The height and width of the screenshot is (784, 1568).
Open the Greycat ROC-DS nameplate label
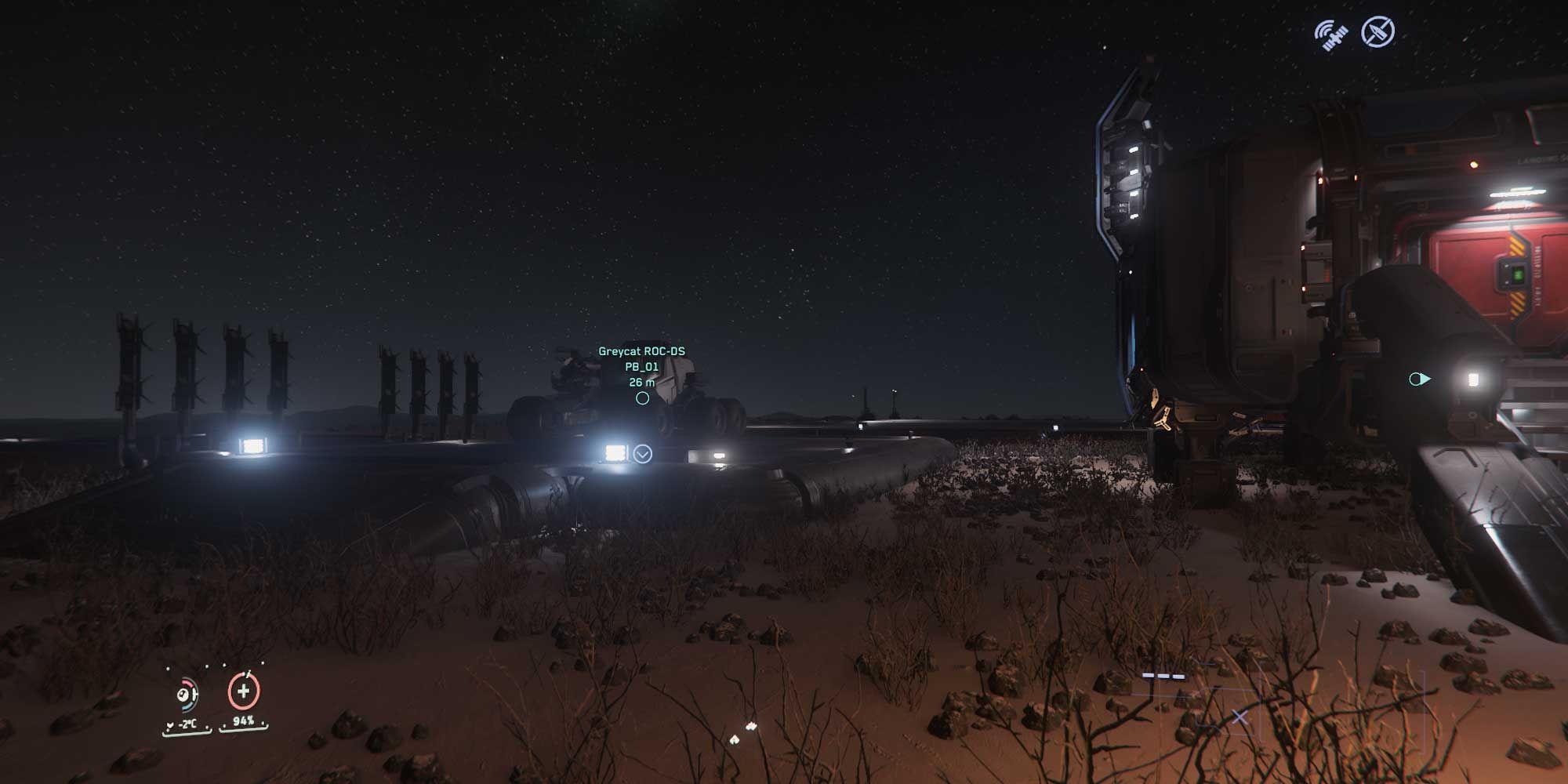point(641,351)
